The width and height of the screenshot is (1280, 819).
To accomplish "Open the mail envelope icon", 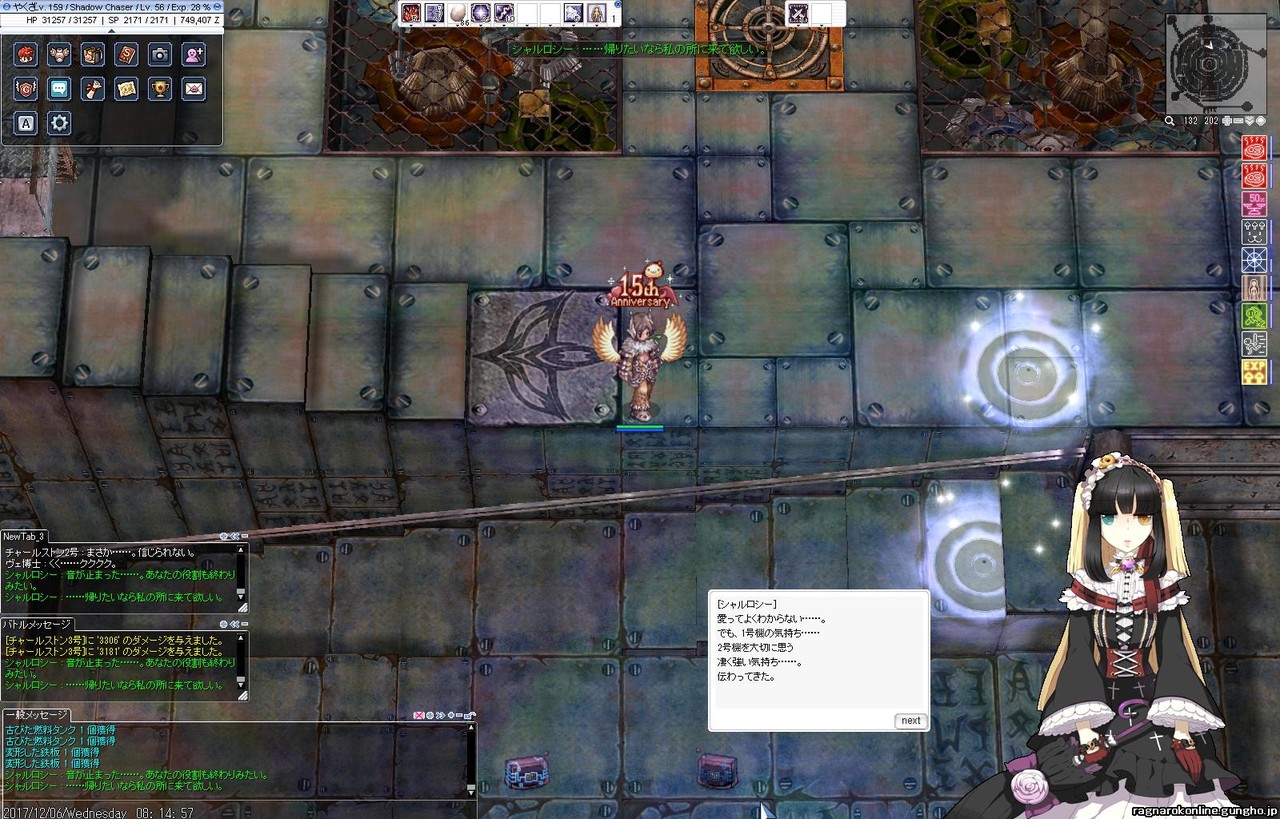I will coord(193,89).
